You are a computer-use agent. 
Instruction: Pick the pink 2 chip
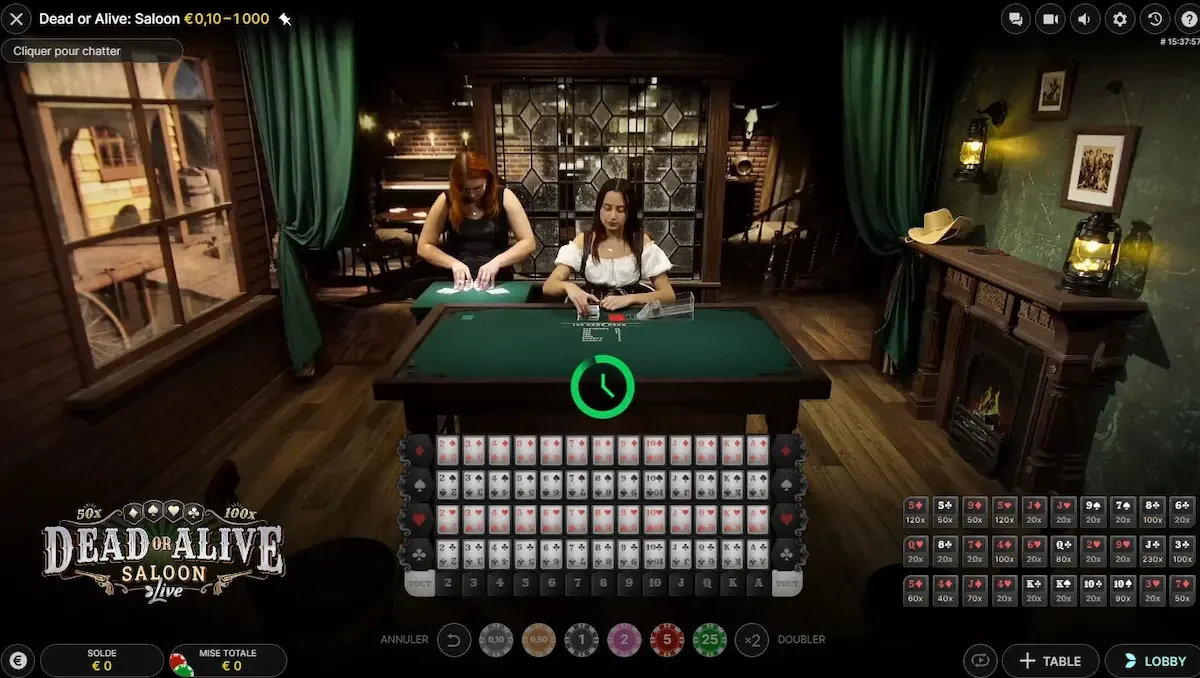624,639
